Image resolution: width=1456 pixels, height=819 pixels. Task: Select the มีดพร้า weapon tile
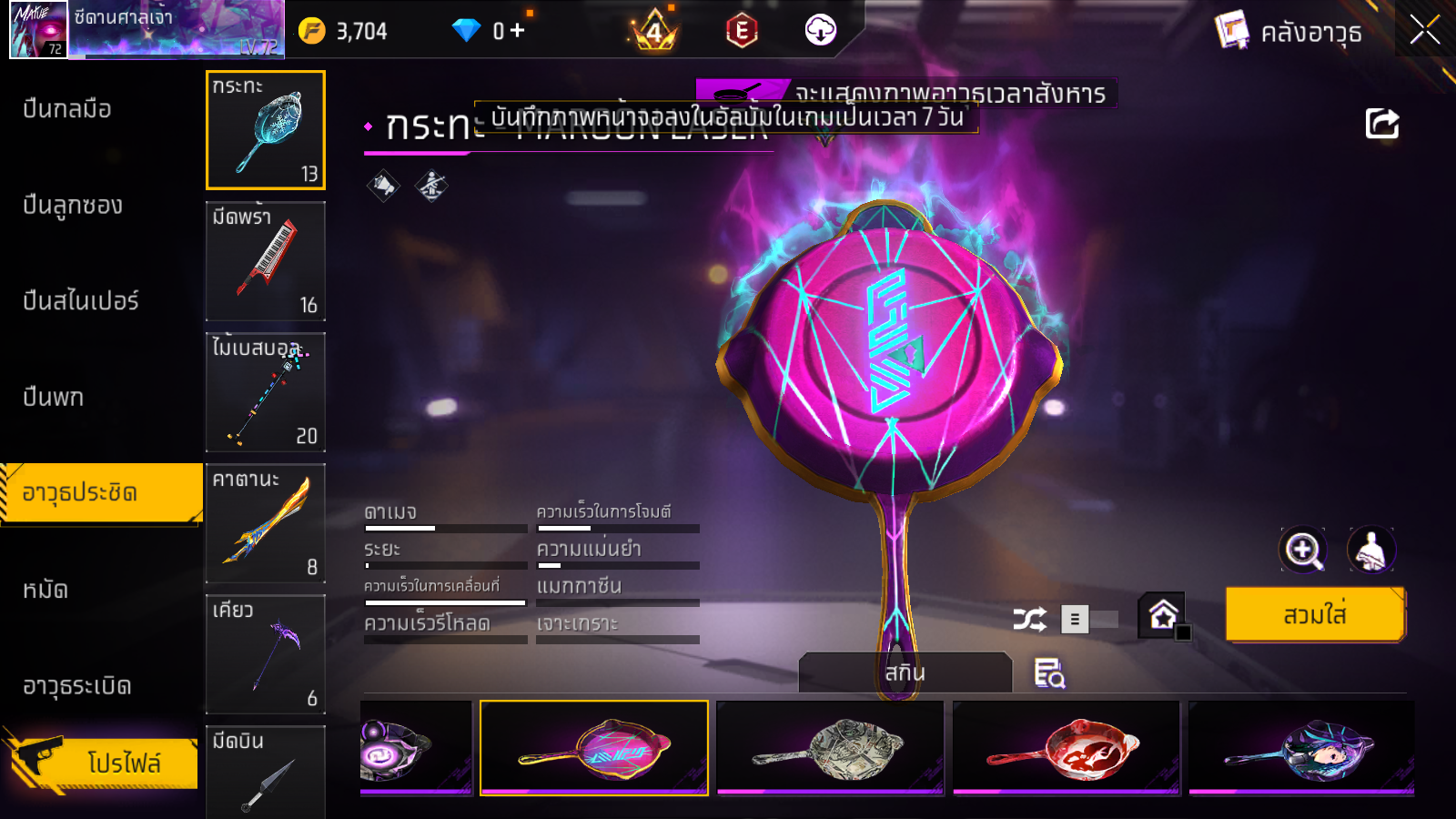[266, 261]
